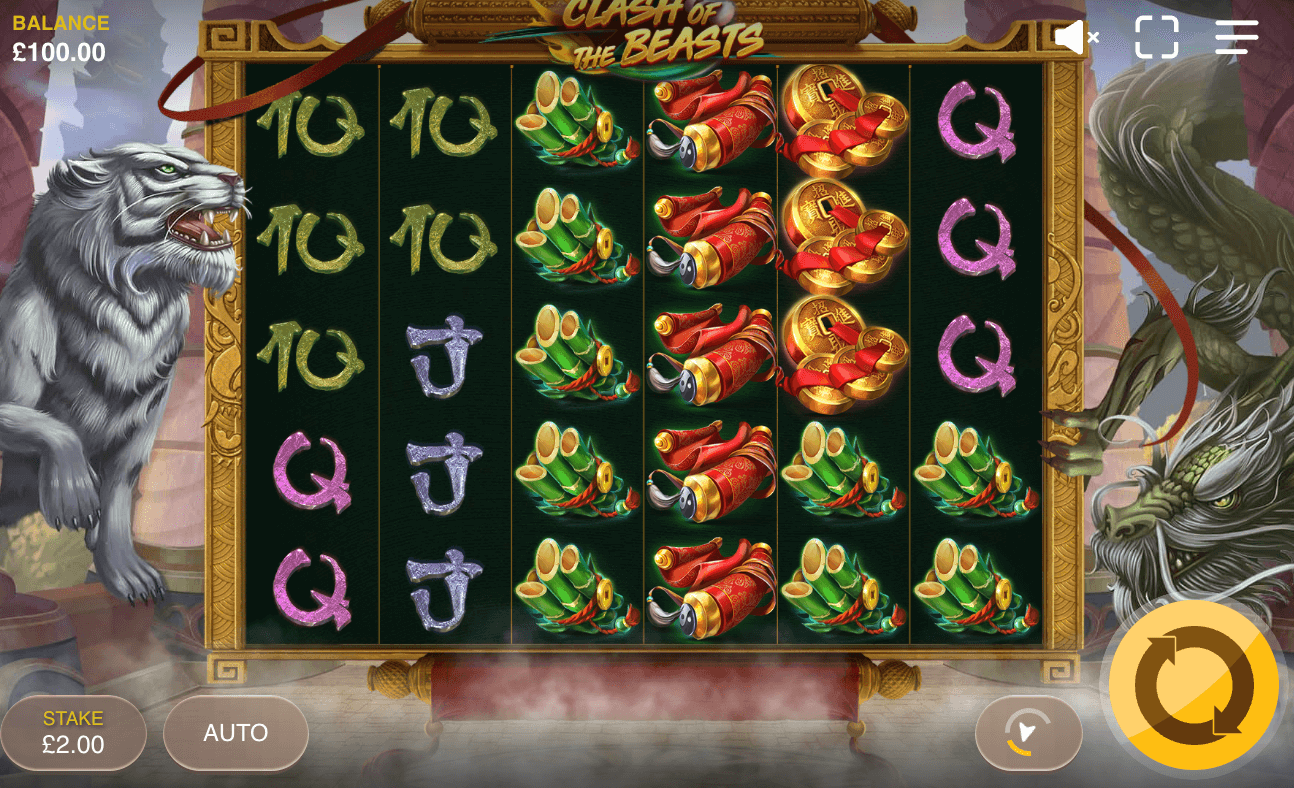Enable turbo spin with the small timer icon
The image size is (1294, 788).
(x=1028, y=733)
